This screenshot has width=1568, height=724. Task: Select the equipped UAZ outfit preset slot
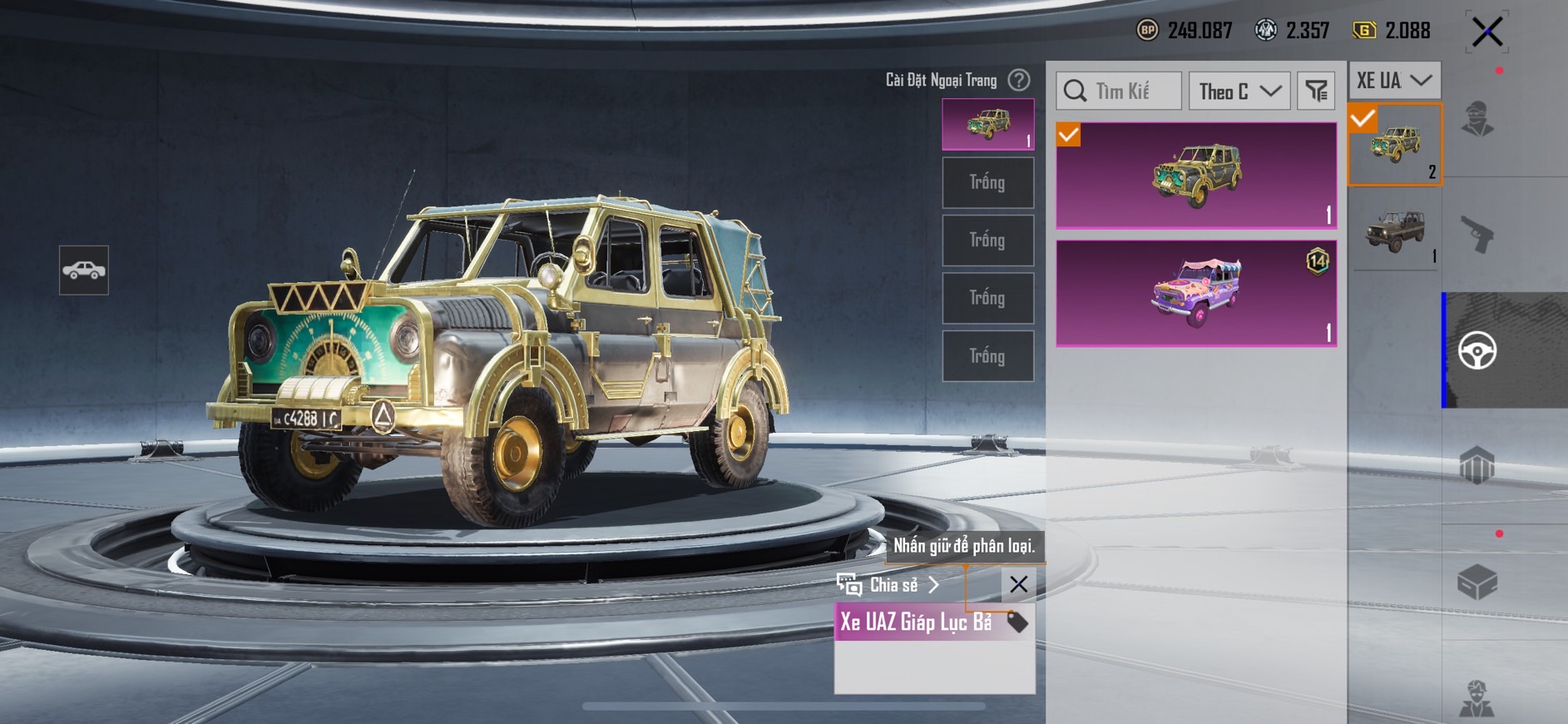[987, 125]
